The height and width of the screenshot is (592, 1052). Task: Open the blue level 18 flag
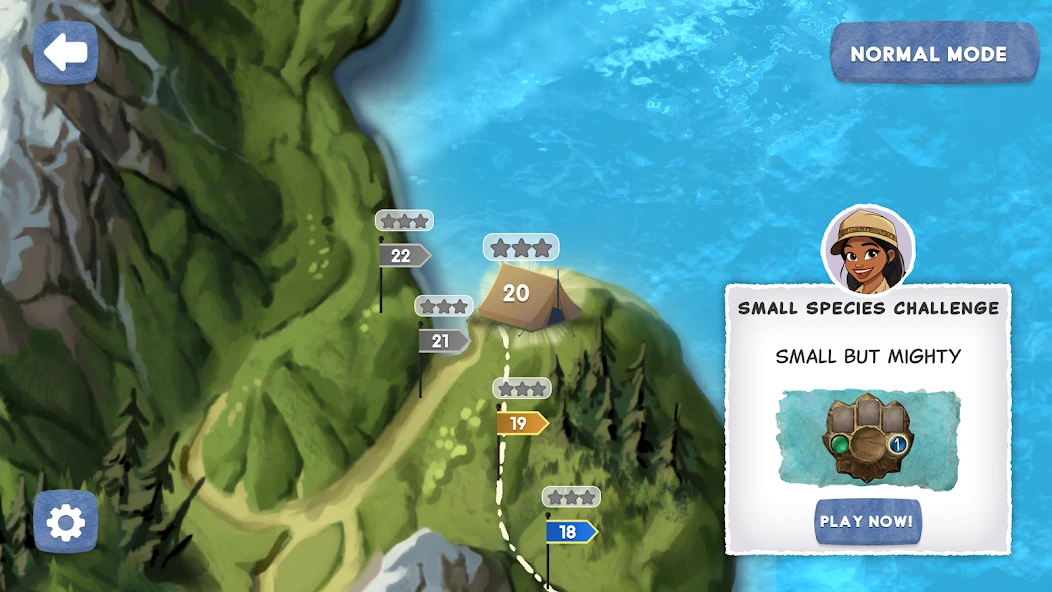tap(570, 532)
